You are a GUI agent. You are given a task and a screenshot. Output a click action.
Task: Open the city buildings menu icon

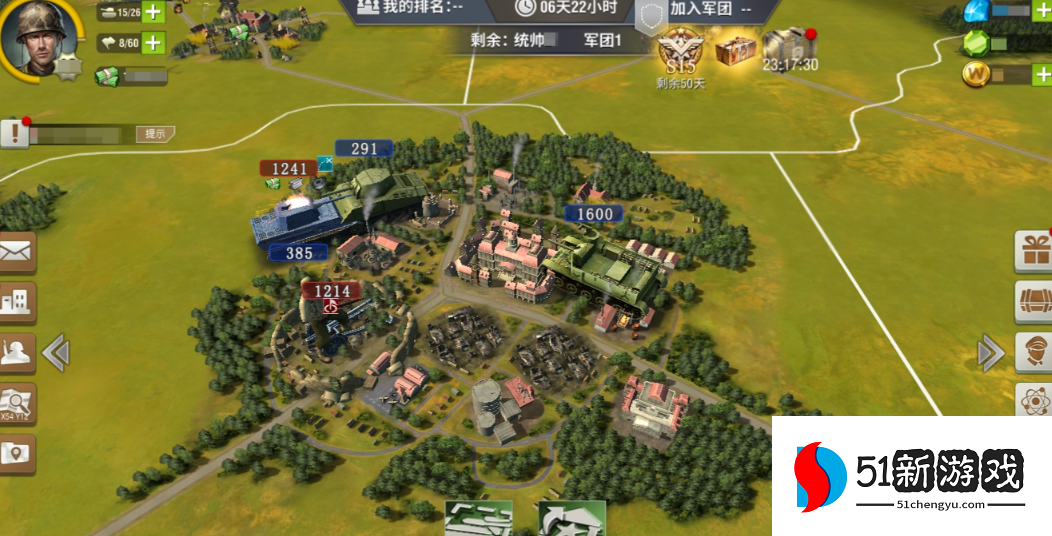coord(16,301)
